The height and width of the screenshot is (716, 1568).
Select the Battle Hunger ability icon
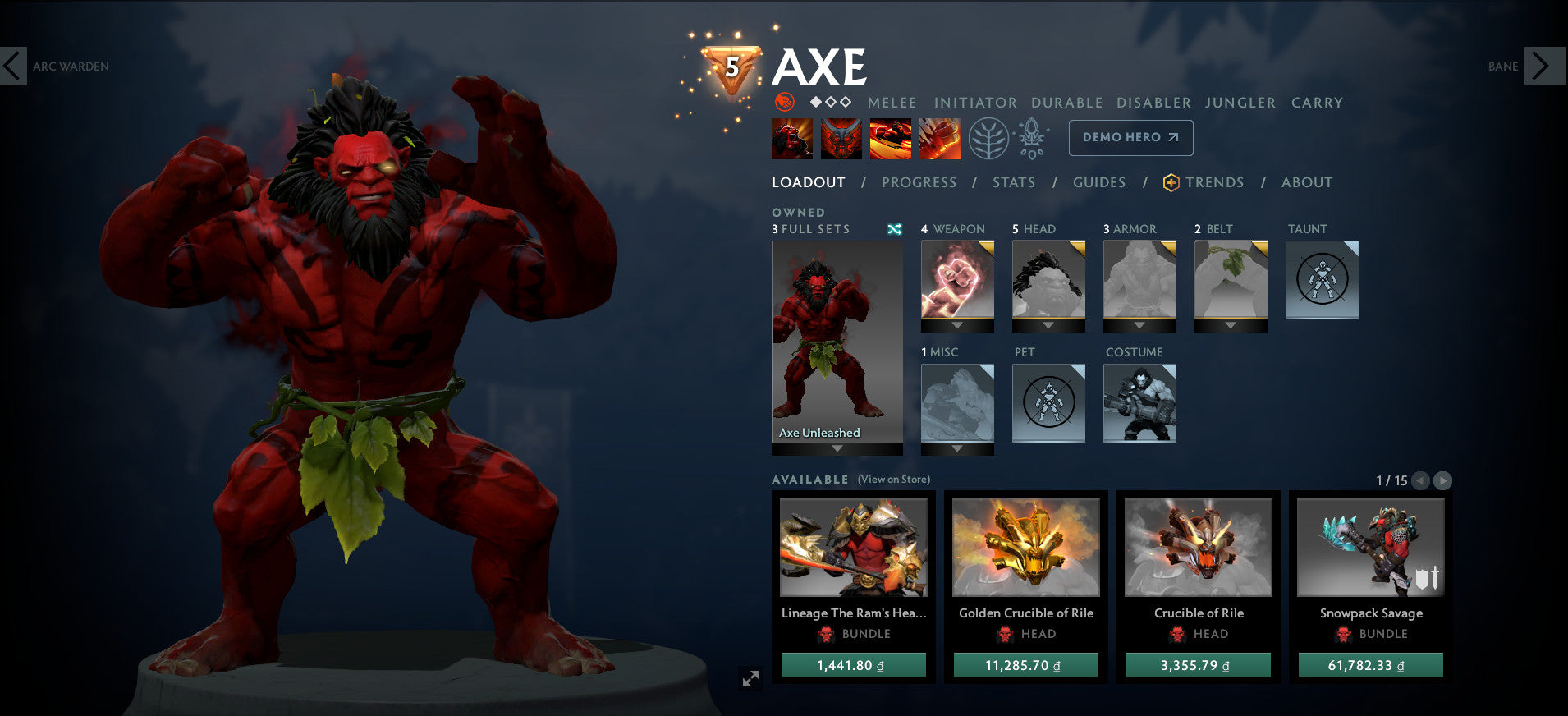coord(841,138)
